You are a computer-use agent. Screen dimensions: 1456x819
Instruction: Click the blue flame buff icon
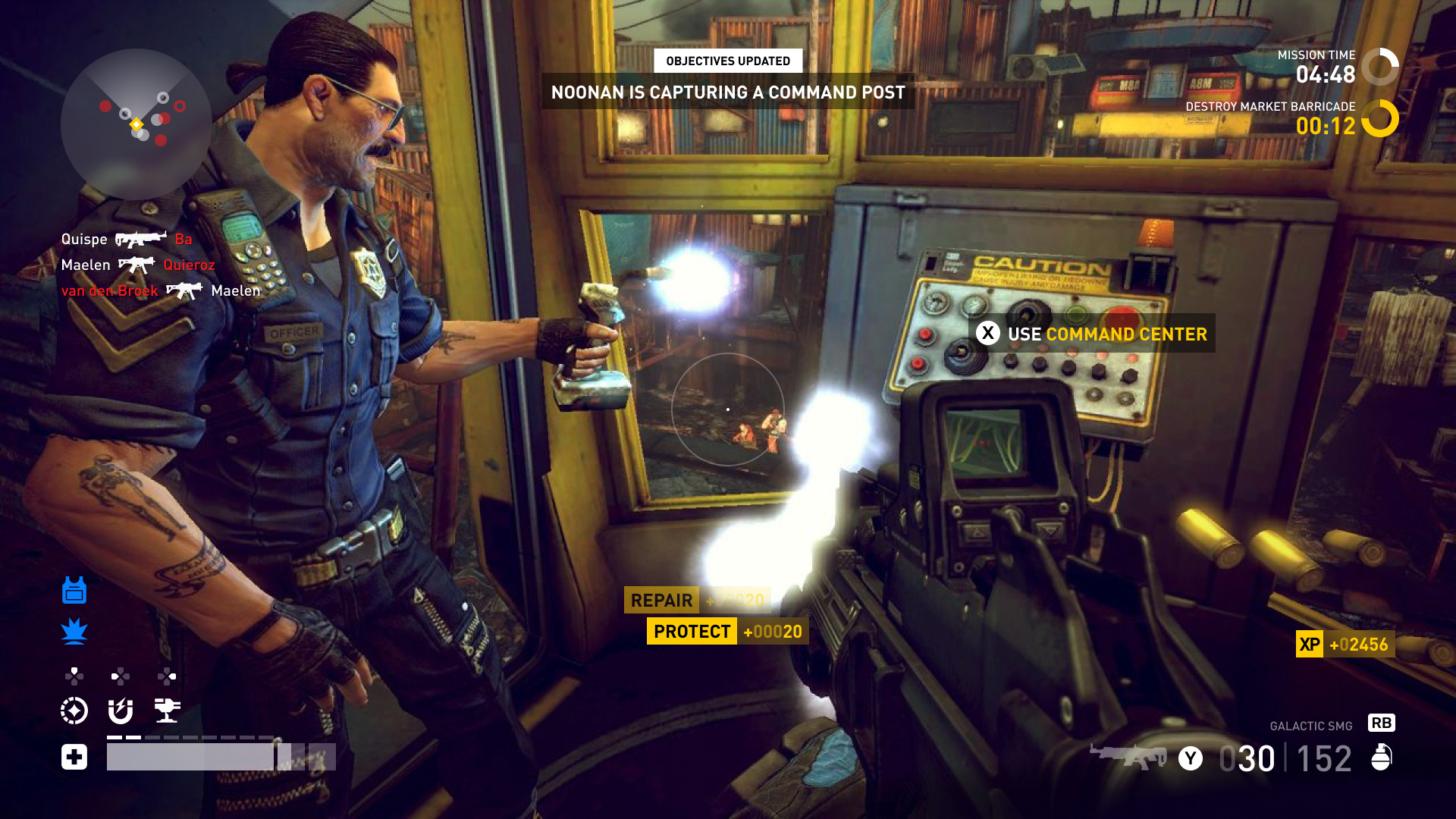point(74,631)
